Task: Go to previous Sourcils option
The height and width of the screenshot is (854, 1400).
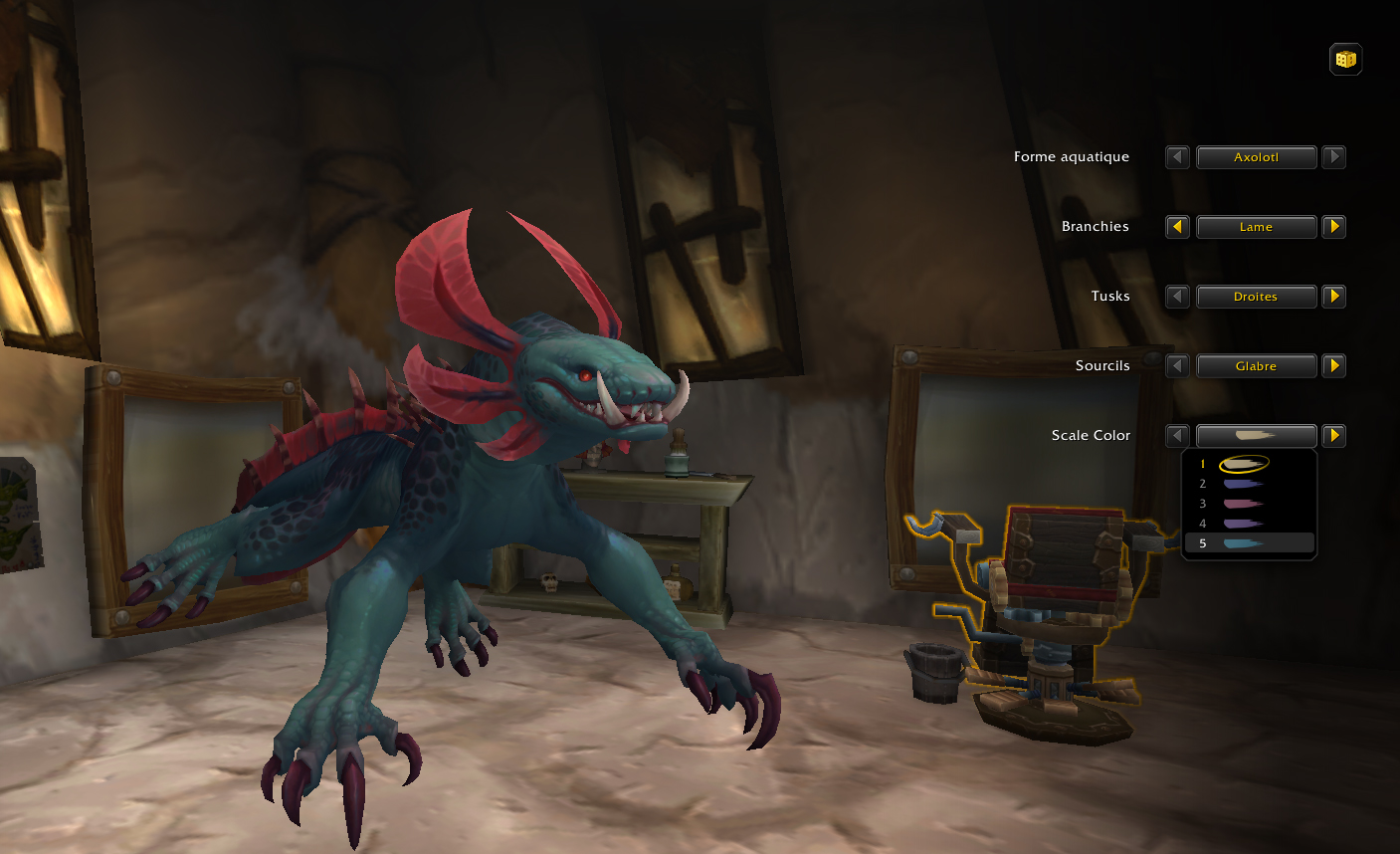Action: [1178, 366]
